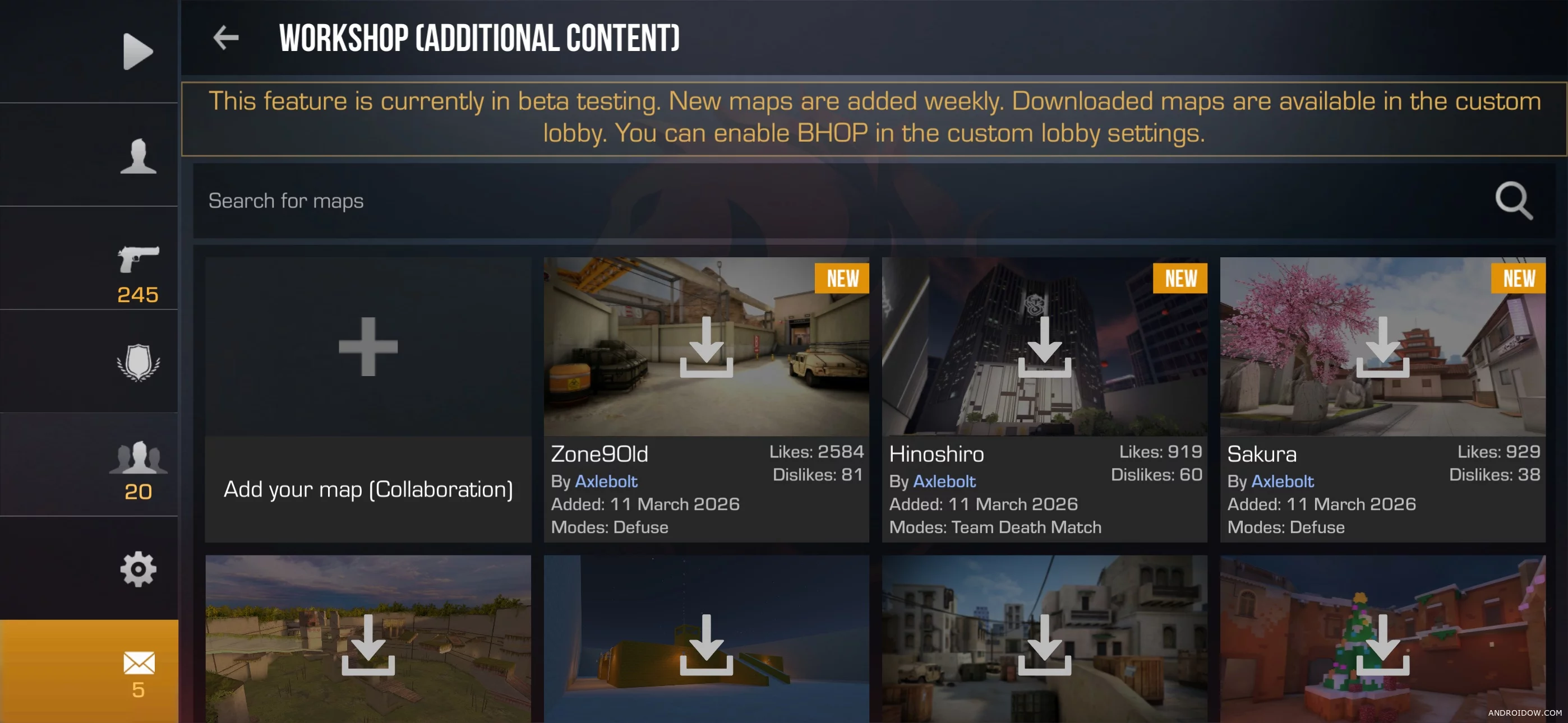Go back using the arrow button

[x=226, y=38]
